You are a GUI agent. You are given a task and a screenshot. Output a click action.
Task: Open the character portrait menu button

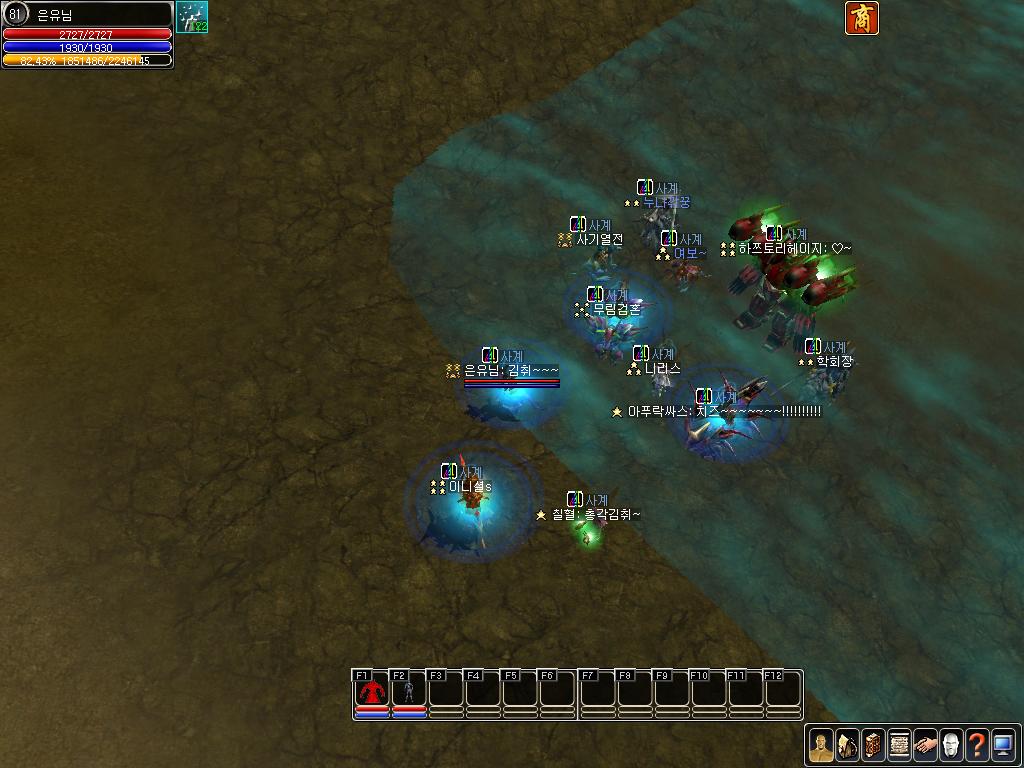tap(821, 745)
